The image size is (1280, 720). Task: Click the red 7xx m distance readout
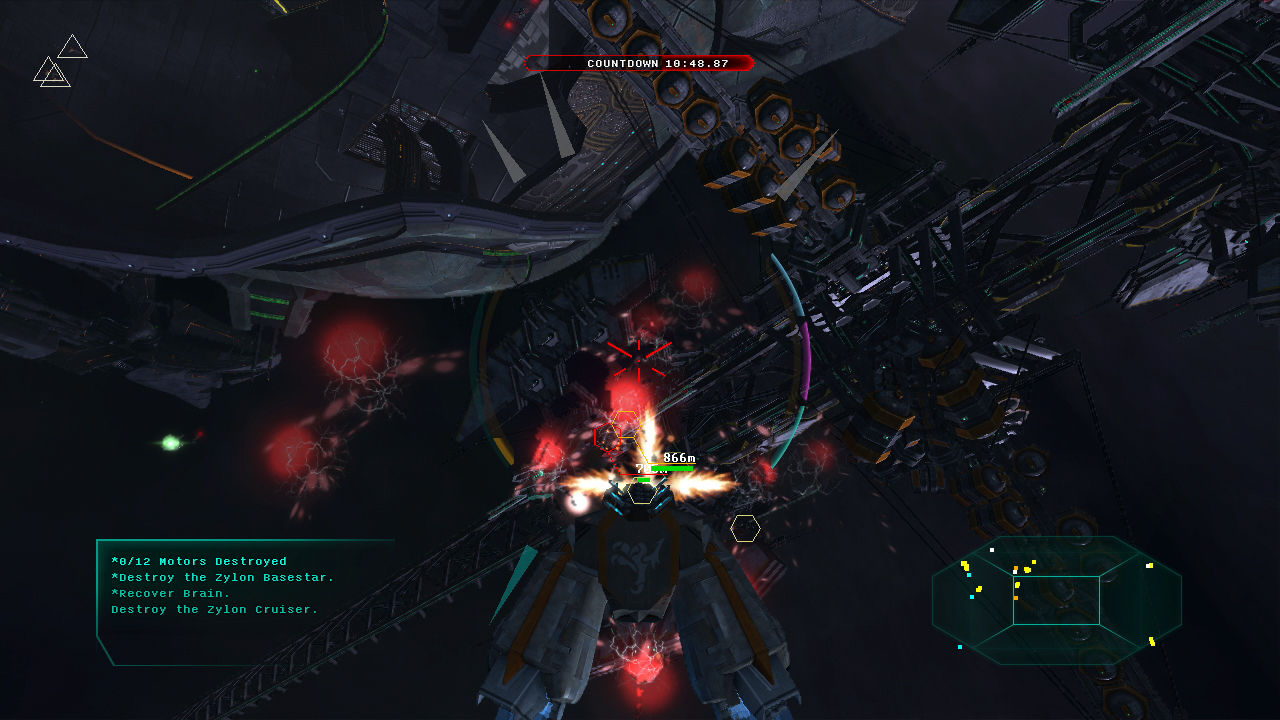(650, 470)
